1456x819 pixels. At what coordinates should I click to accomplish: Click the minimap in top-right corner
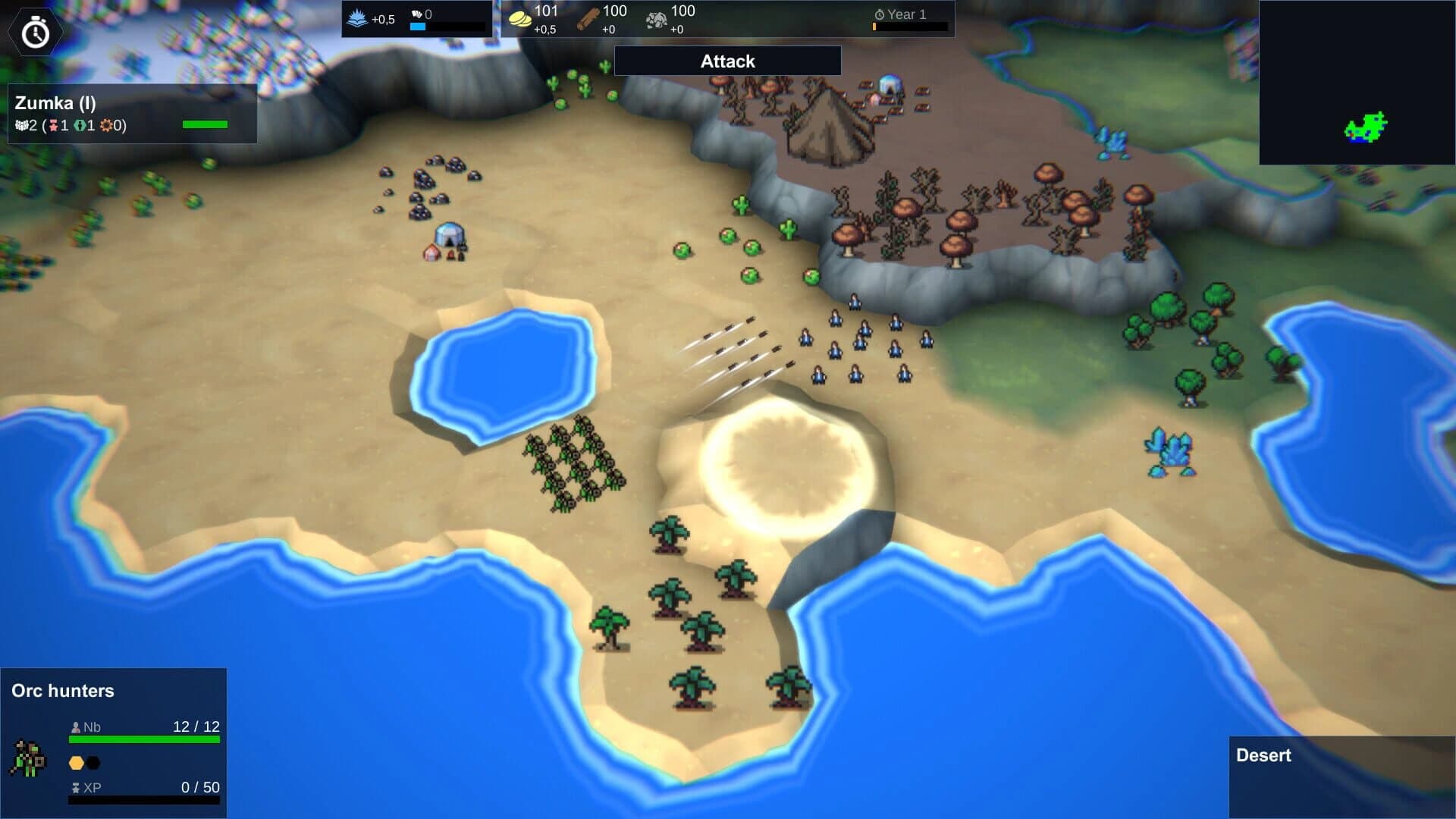[1357, 82]
